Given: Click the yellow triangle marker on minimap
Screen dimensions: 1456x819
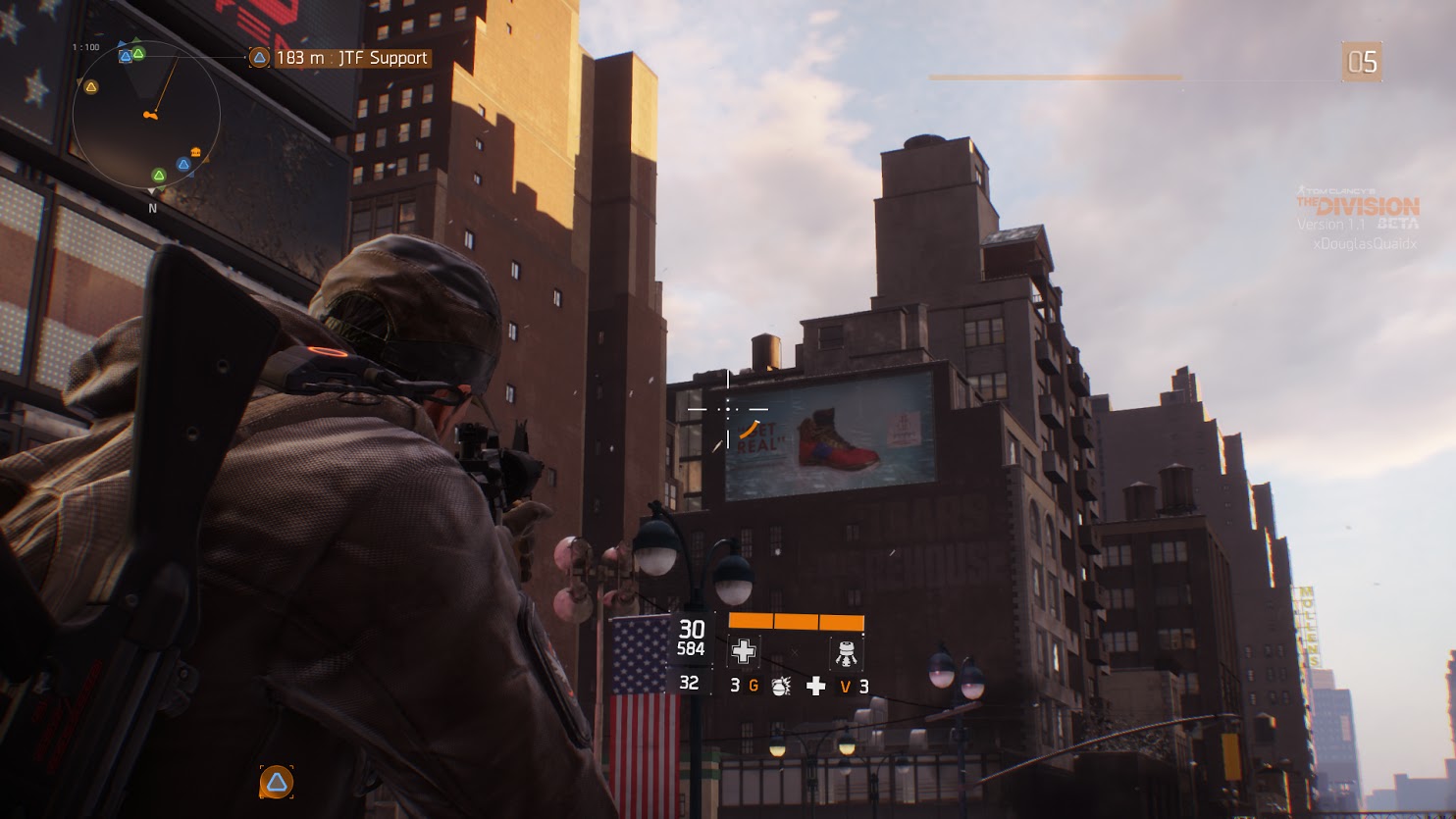Looking at the screenshot, I should click(x=91, y=87).
